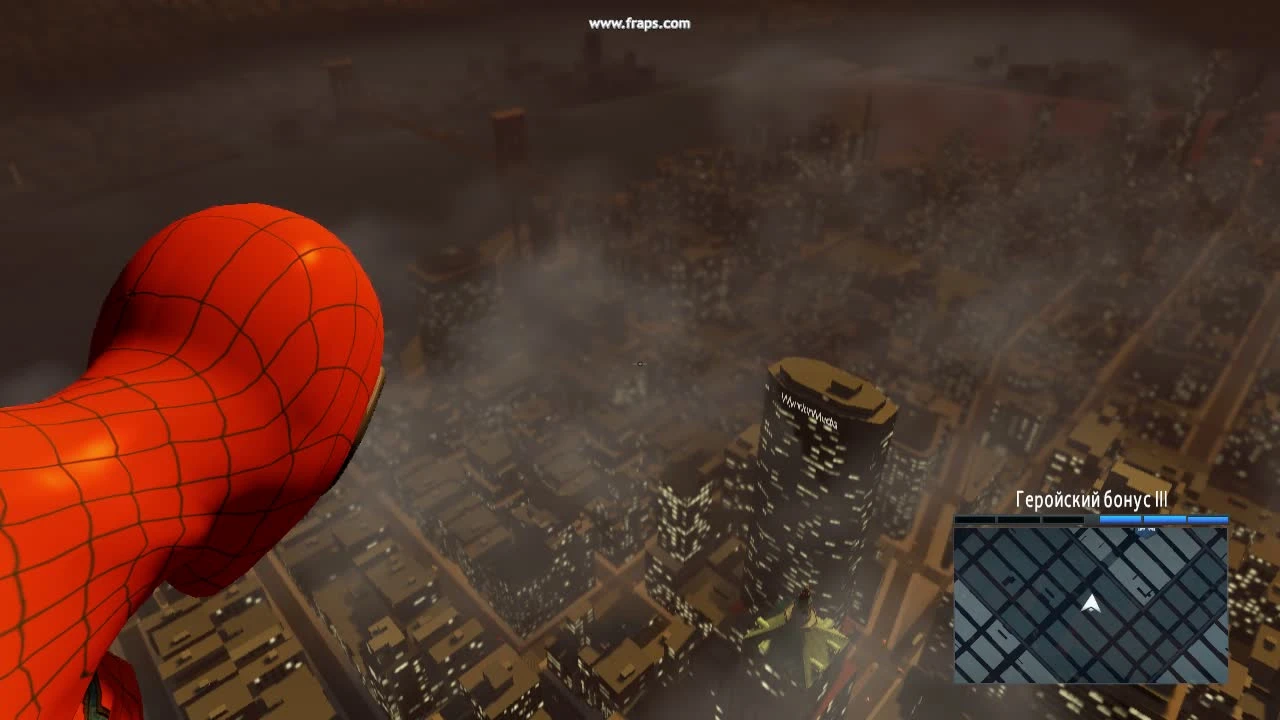Click the player arrow on the minimap
The width and height of the screenshot is (1280, 720).
pos(1088,604)
